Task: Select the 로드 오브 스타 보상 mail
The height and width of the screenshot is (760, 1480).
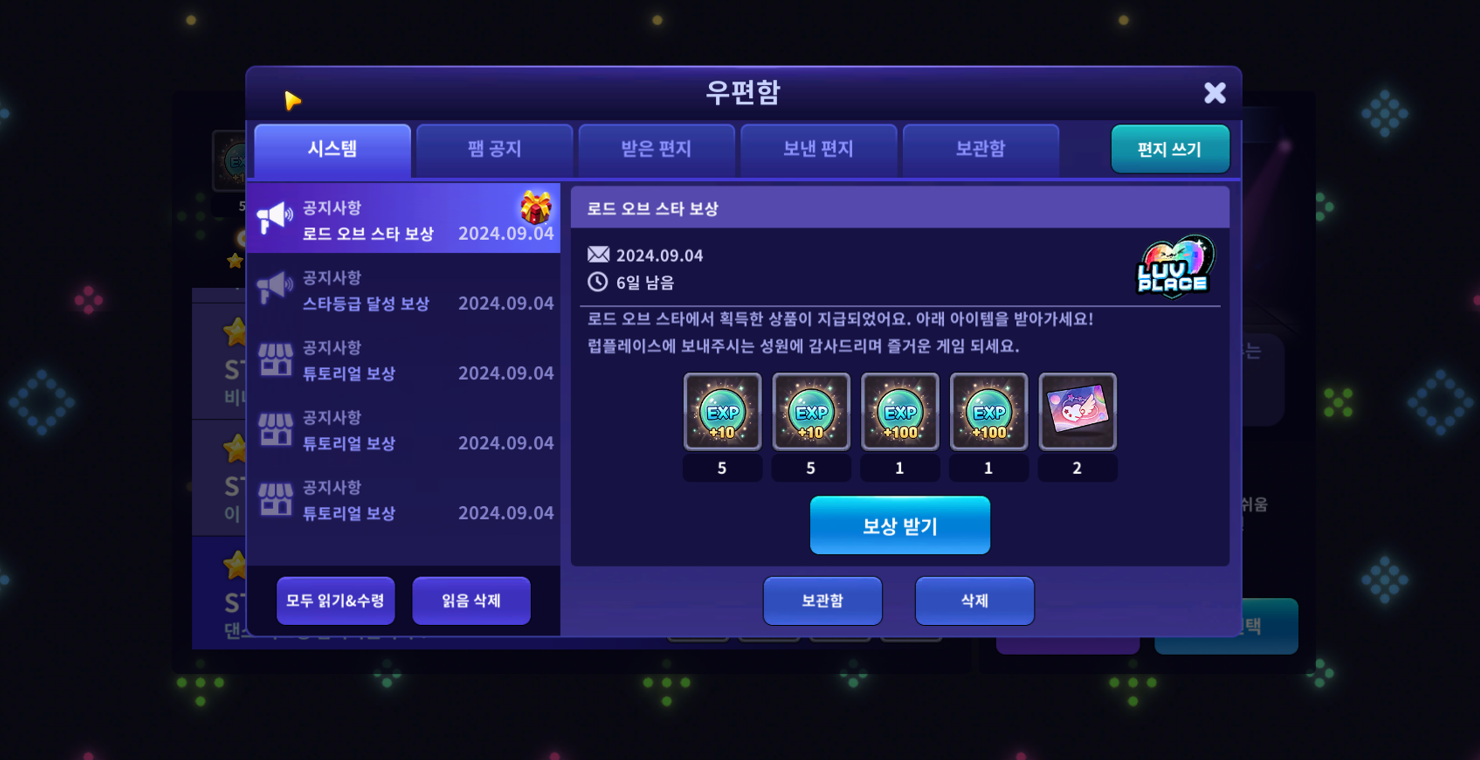Action: click(x=403, y=220)
